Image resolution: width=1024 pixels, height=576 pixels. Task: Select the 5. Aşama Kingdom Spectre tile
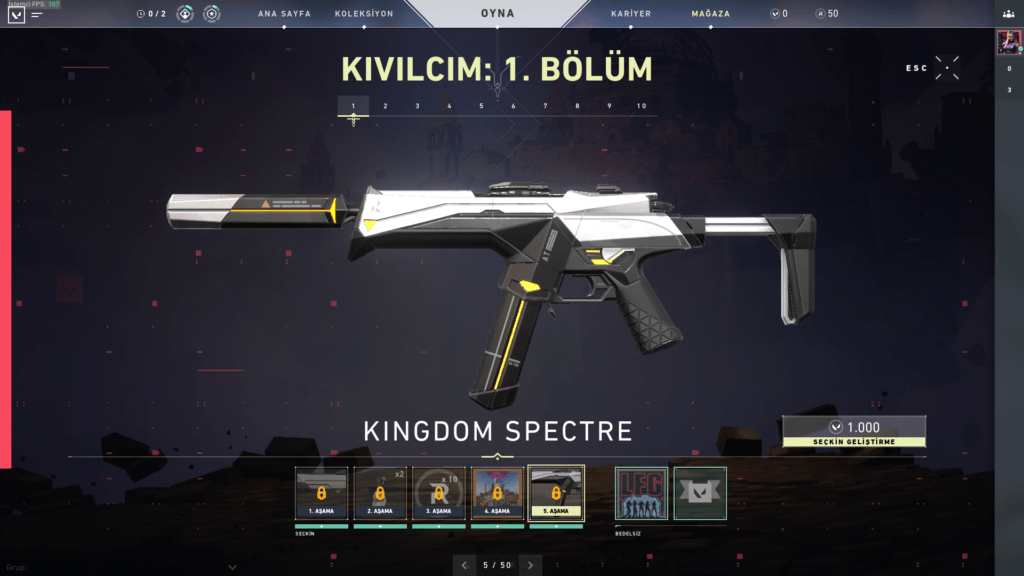click(x=556, y=493)
